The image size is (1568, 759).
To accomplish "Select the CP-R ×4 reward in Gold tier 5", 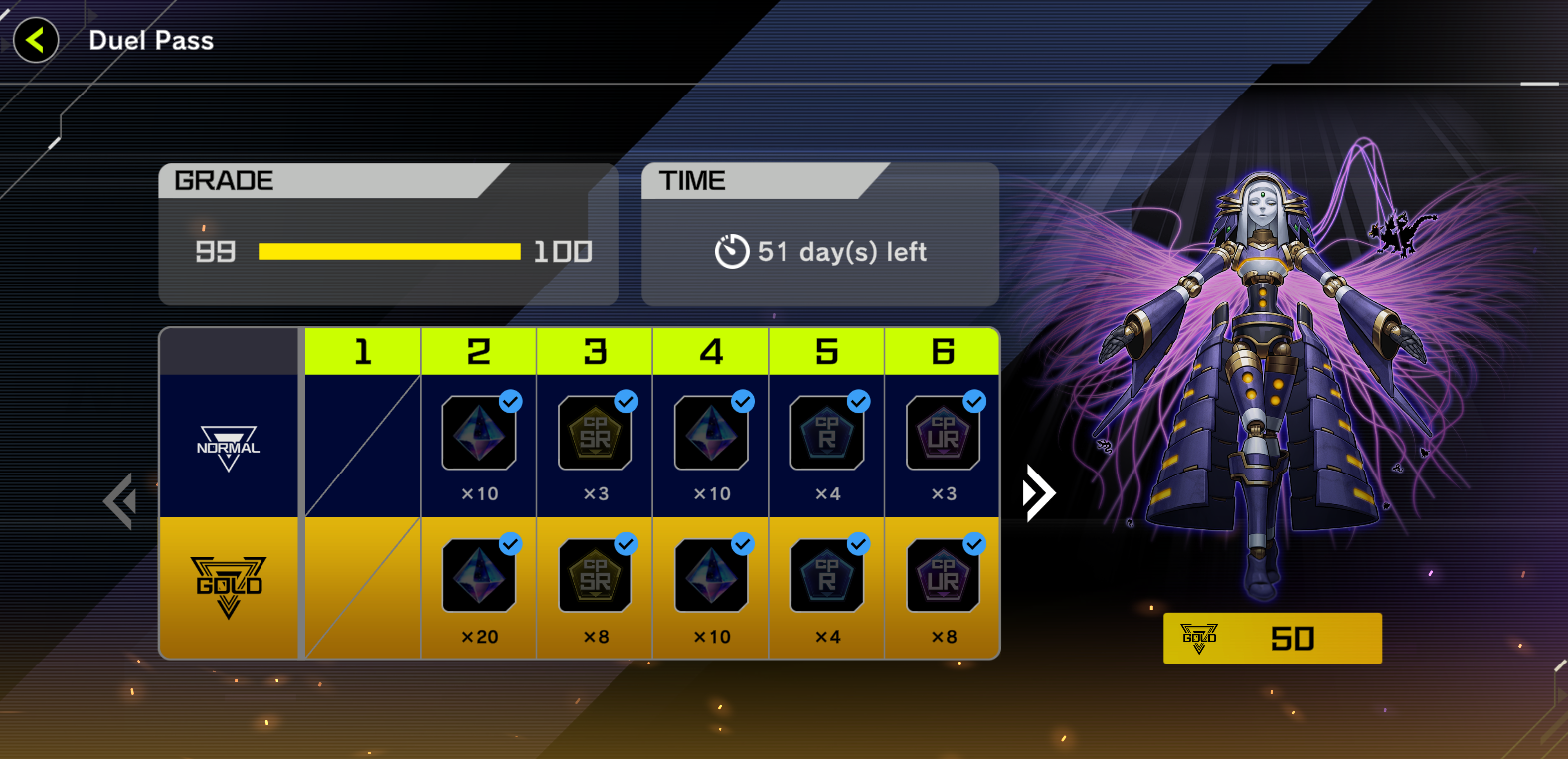I will 826,575.
